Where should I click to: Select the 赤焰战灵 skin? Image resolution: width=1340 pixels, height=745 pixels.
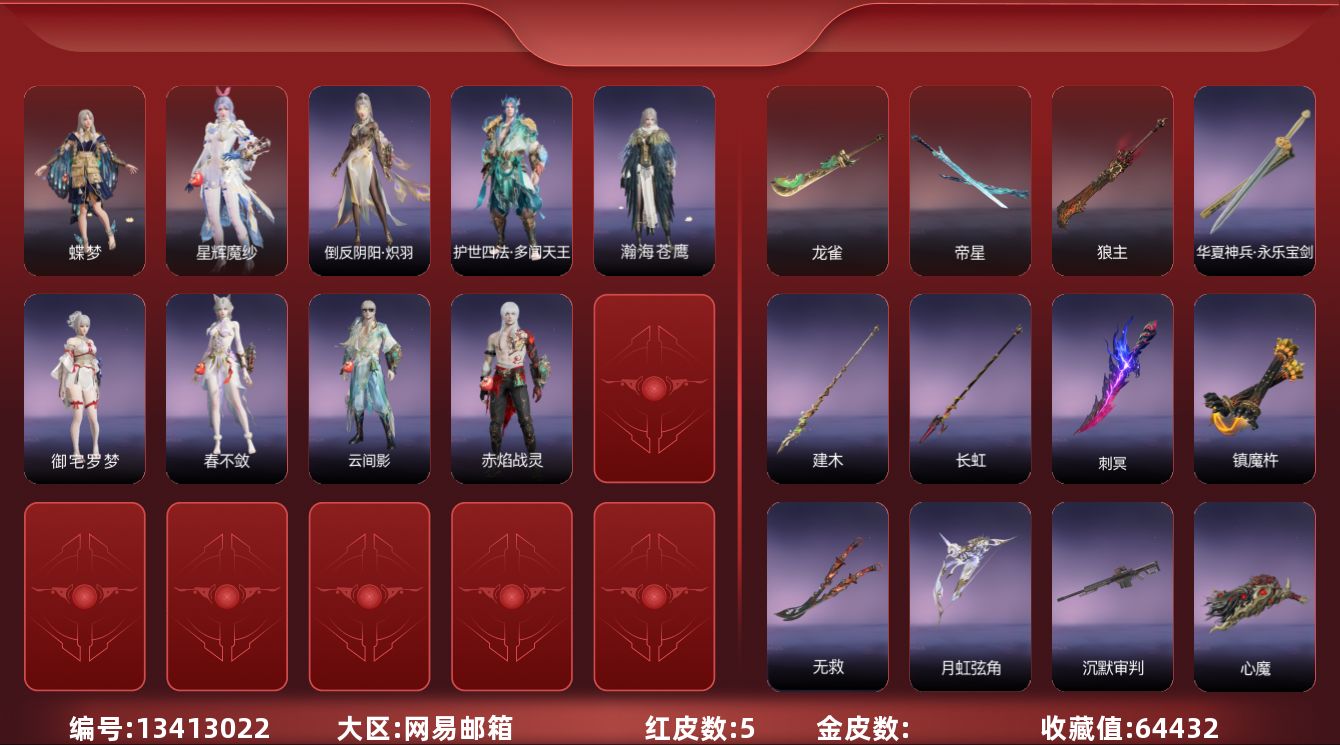tap(511, 388)
